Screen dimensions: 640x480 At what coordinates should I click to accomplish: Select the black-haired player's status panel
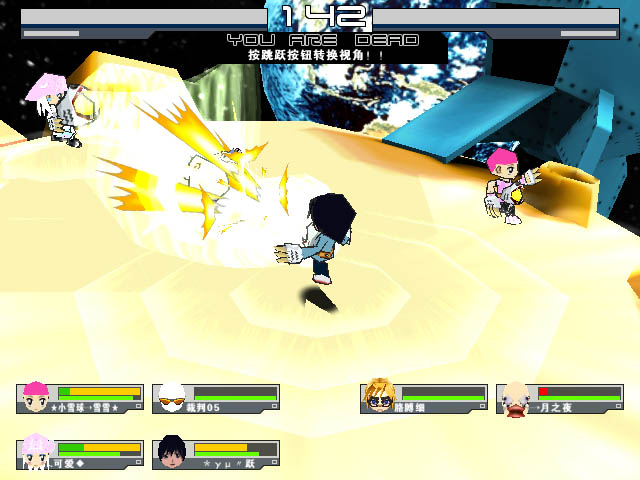pyautogui.click(x=216, y=453)
